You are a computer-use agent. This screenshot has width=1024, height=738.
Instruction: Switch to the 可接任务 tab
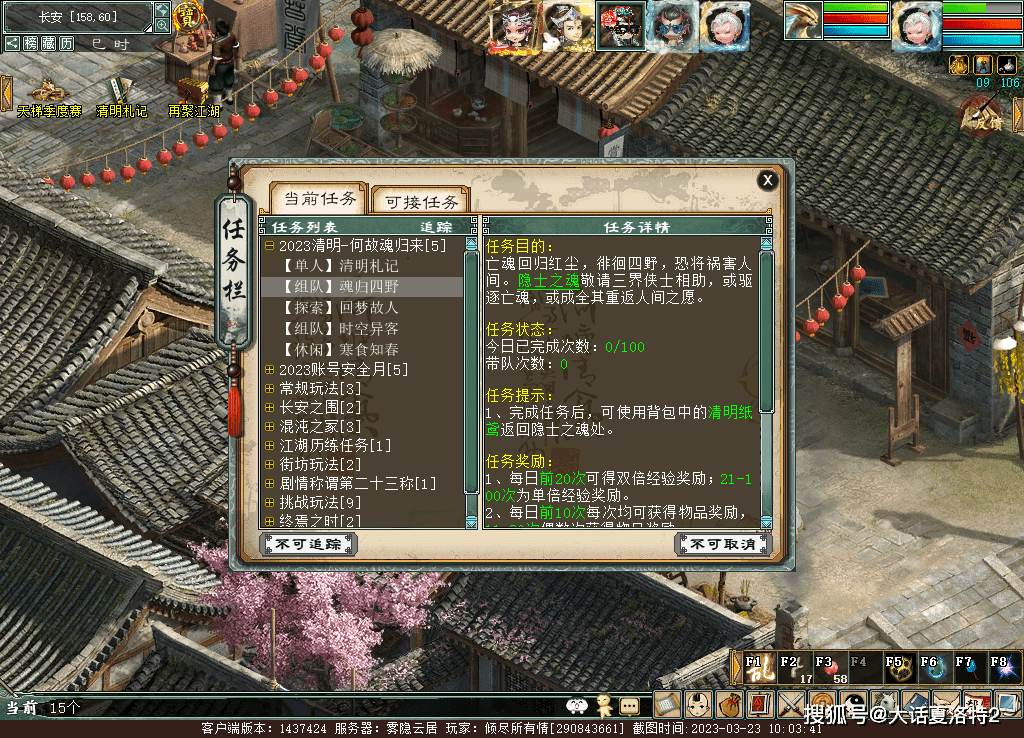[421, 201]
